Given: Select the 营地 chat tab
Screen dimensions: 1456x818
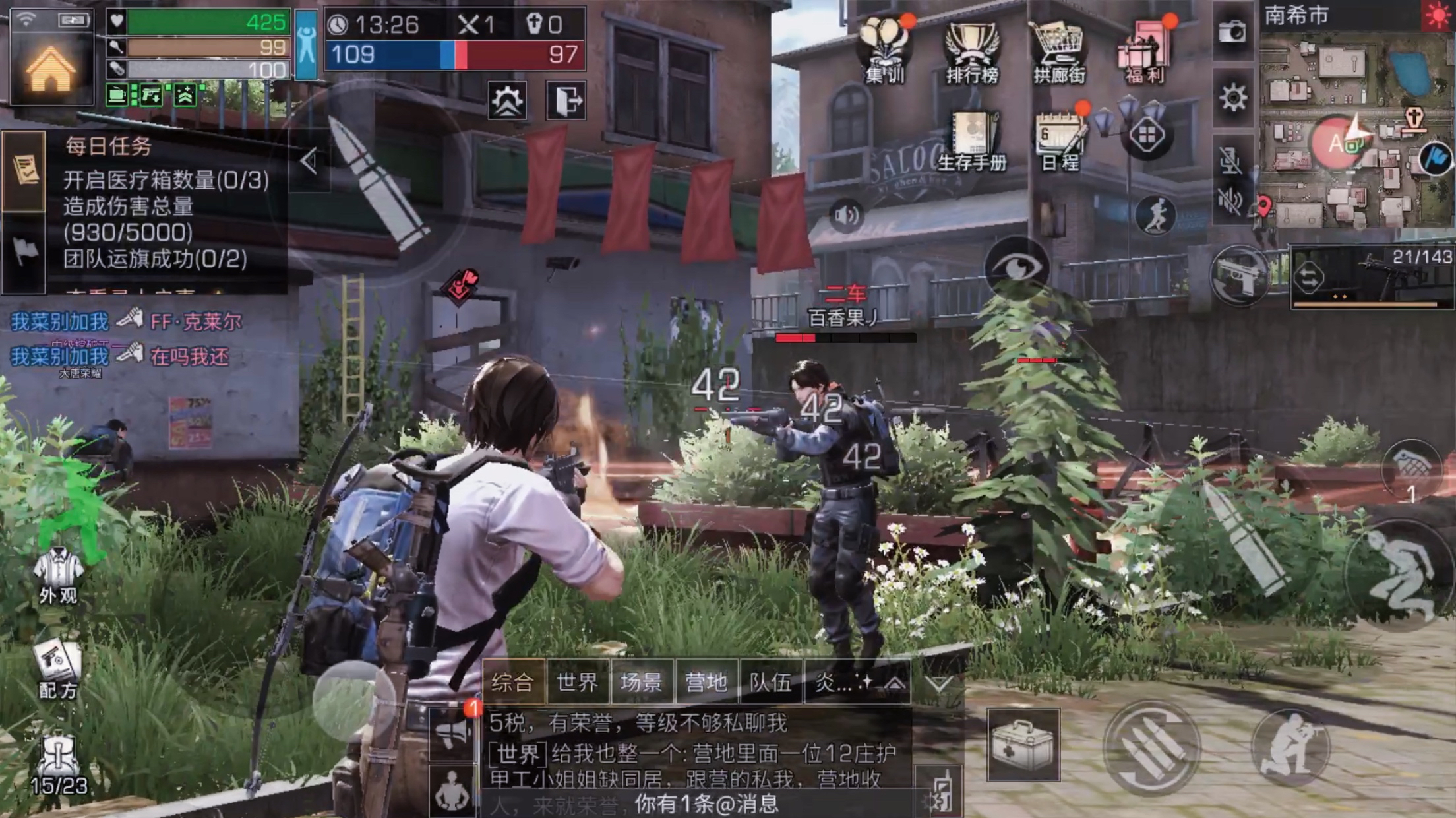Looking at the screenshot, I should tap(706, 682).
